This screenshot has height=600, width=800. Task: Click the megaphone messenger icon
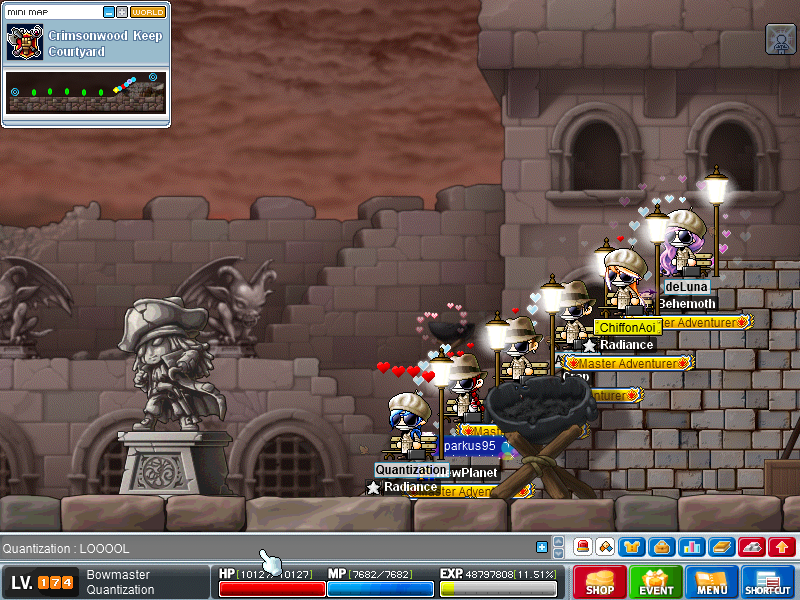point(604,547)
